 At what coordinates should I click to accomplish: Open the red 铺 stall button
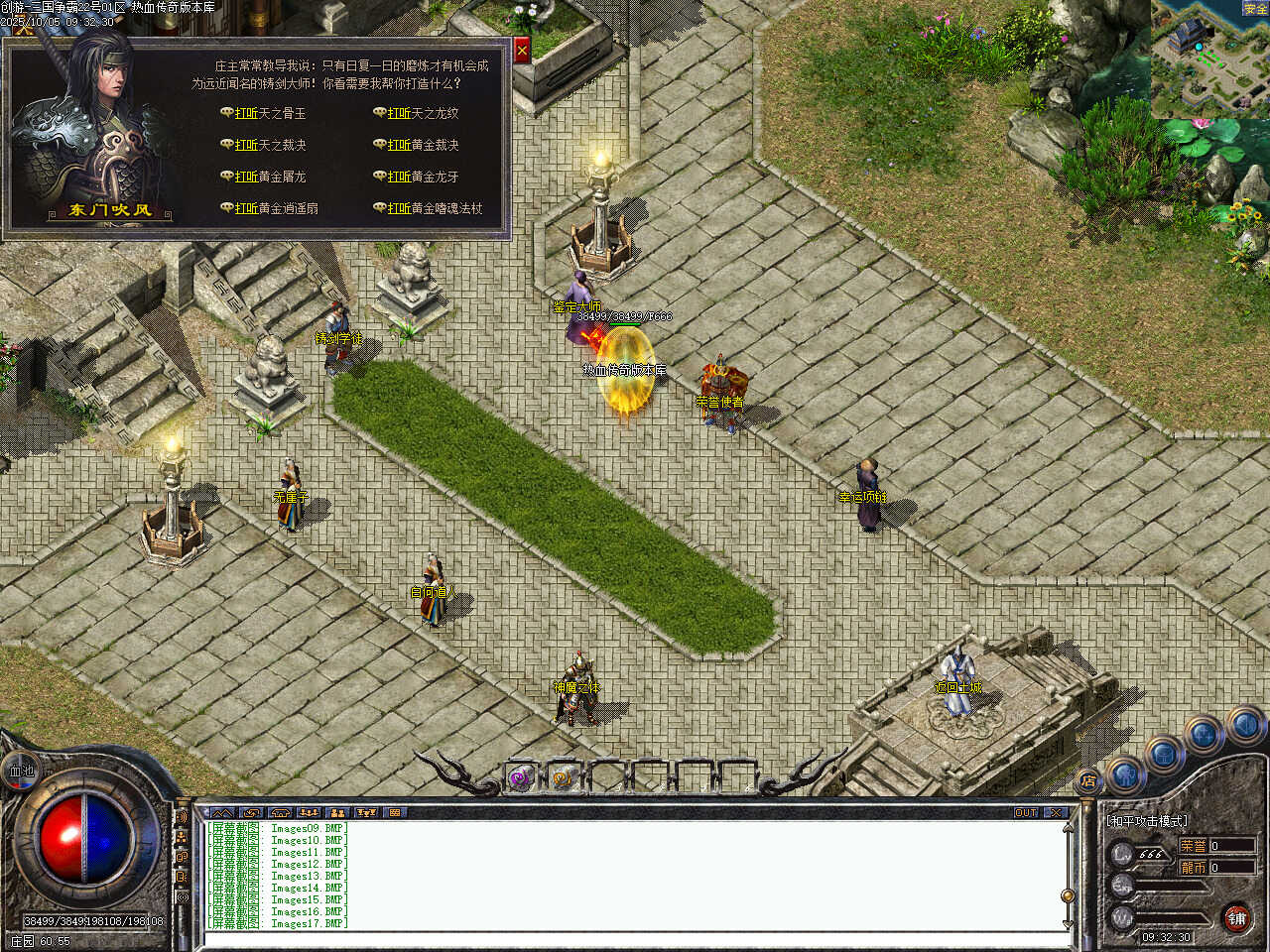click(1236, 918)
